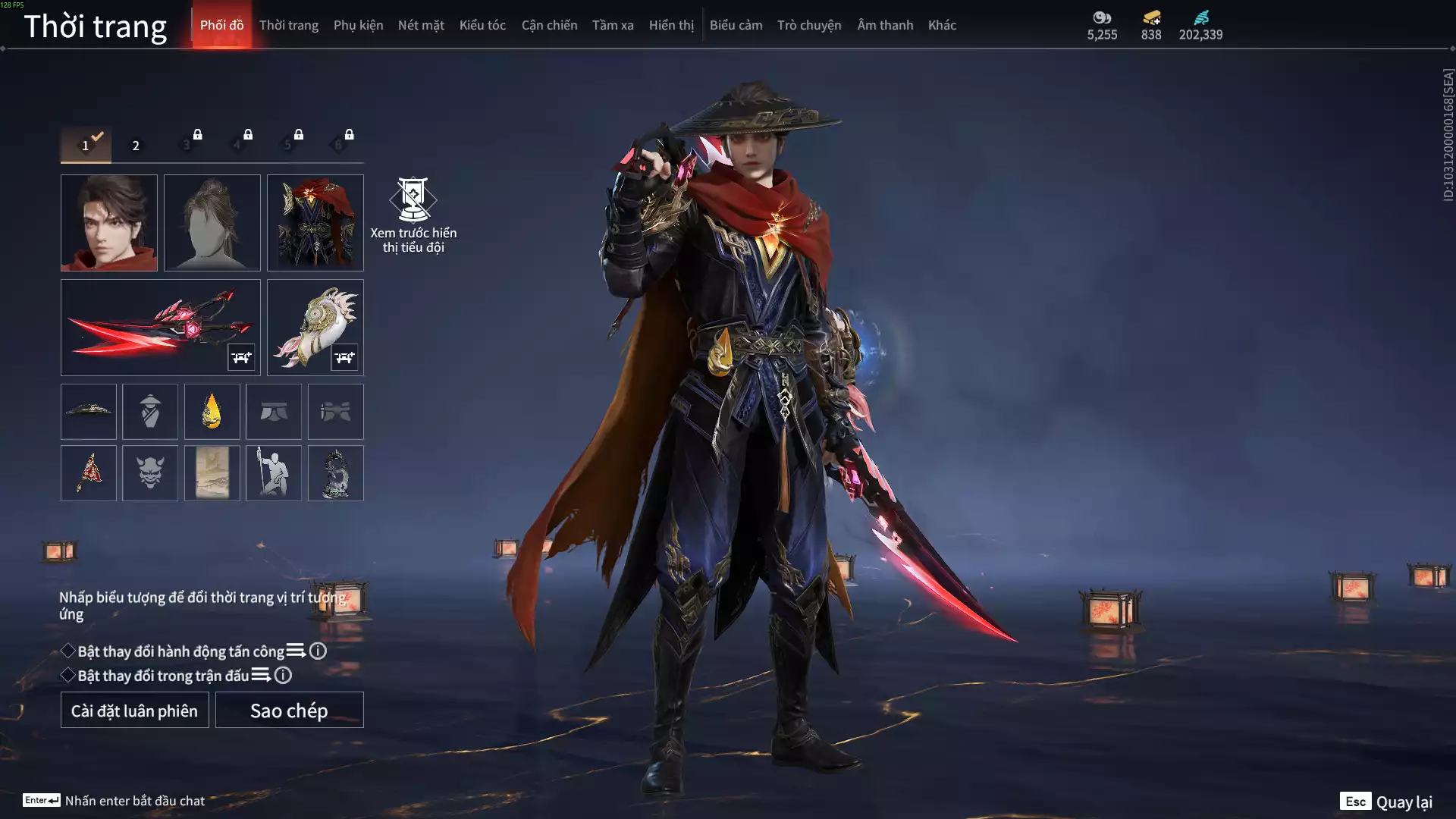Toggle Bật thay đổi hành động tấn công
Image resolution: width=1456 pixels, height=819 pixels.
[68, 651]
